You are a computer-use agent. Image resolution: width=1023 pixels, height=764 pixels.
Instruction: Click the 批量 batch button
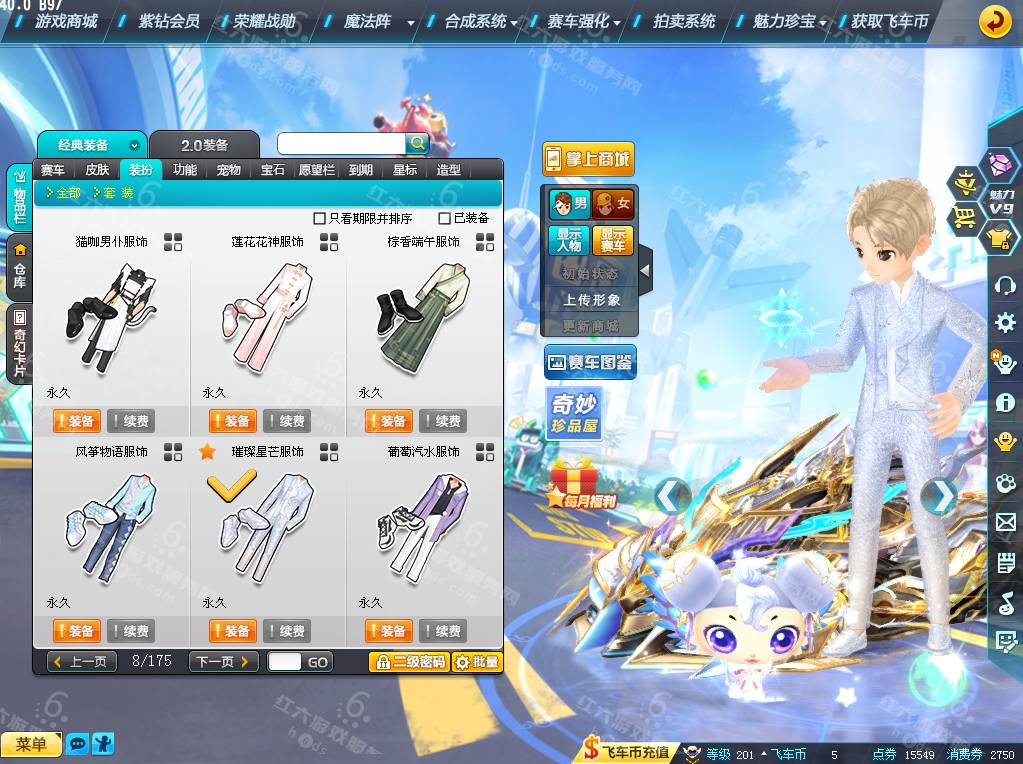[x=476, y=662]
